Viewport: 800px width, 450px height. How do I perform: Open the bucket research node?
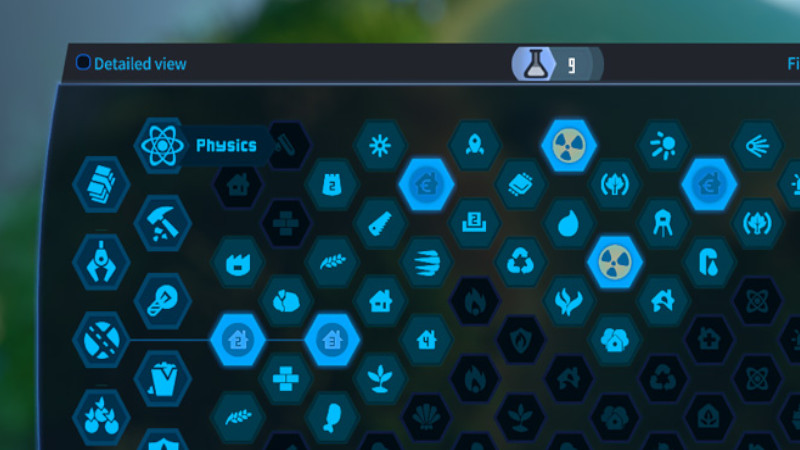162,378
